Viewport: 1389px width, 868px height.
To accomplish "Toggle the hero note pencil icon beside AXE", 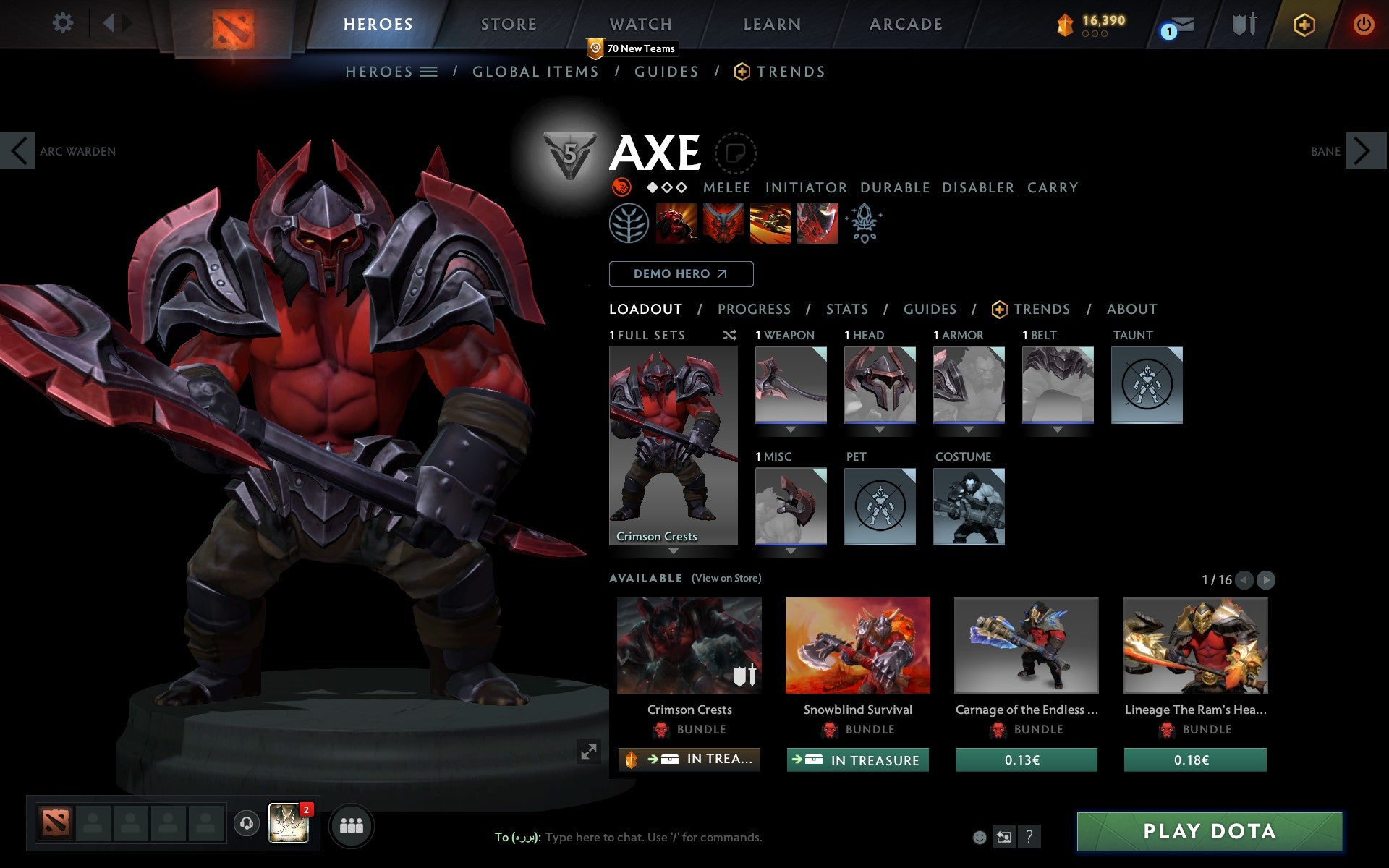I will 736,153.
